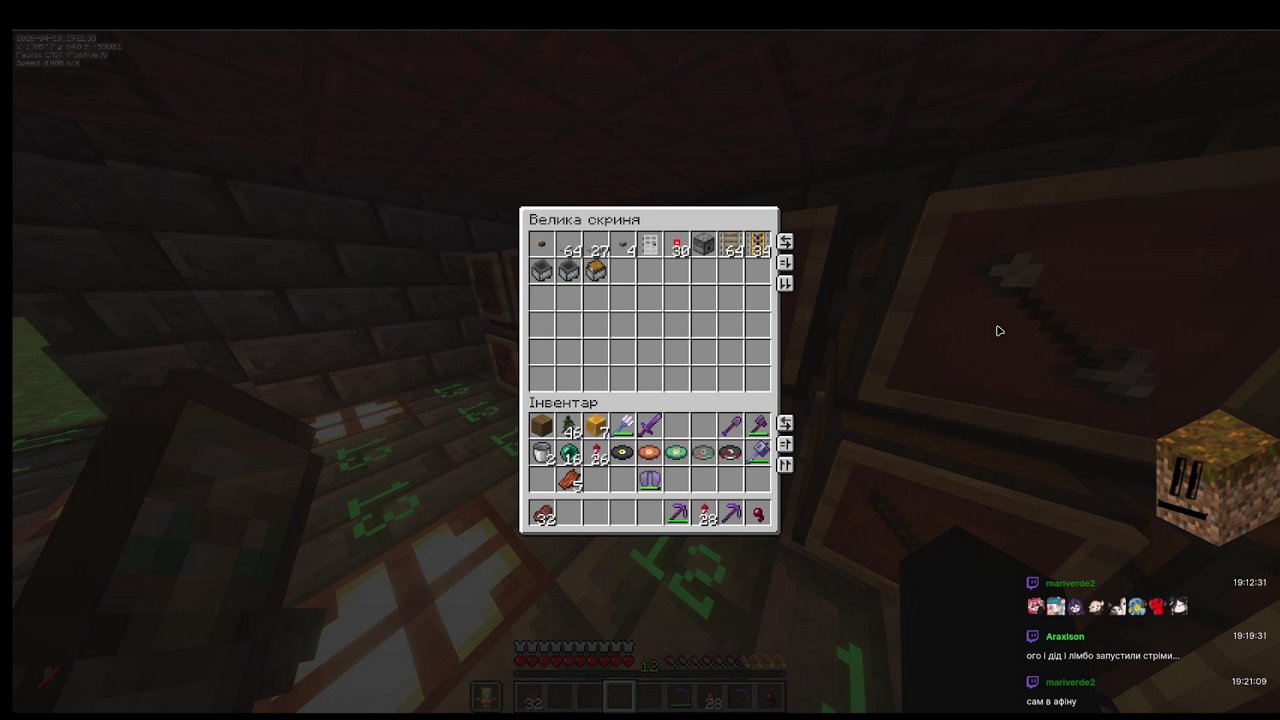Select the enchanted shovel in inventory

pos(730,426)
